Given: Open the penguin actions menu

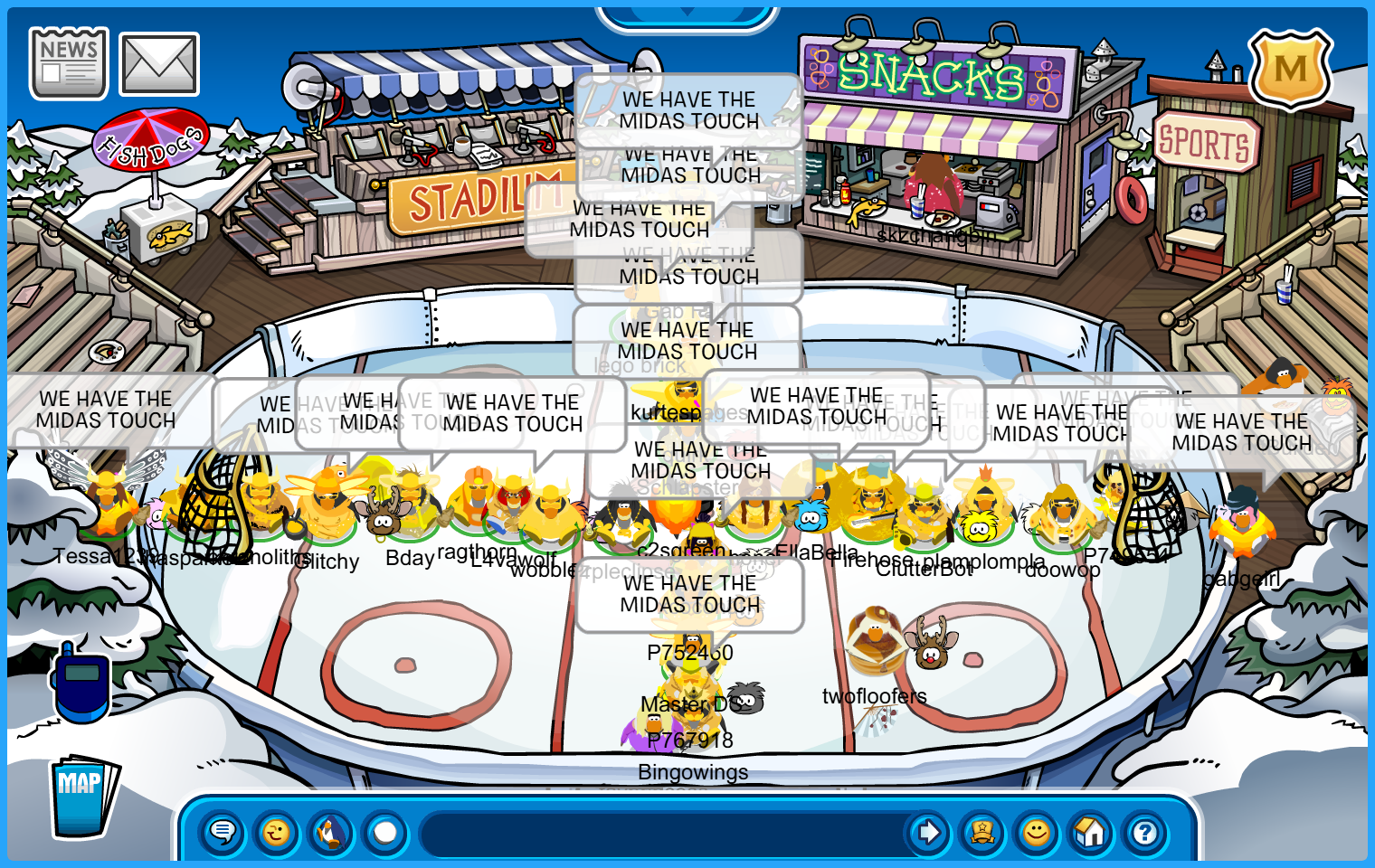Looking at the screenshot, I should tap(331, 832).
